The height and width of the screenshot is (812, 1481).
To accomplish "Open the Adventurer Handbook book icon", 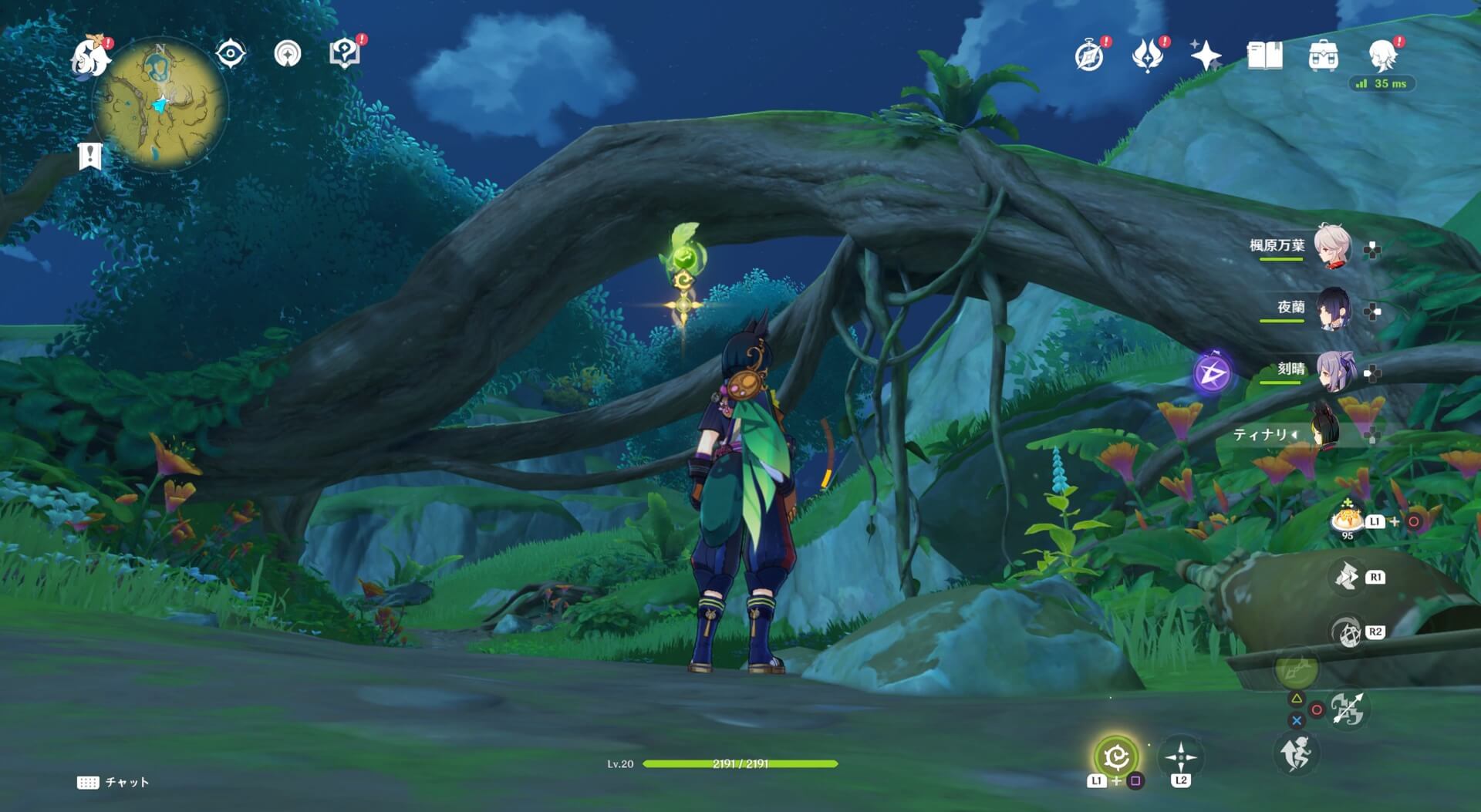I will 1264,56.
